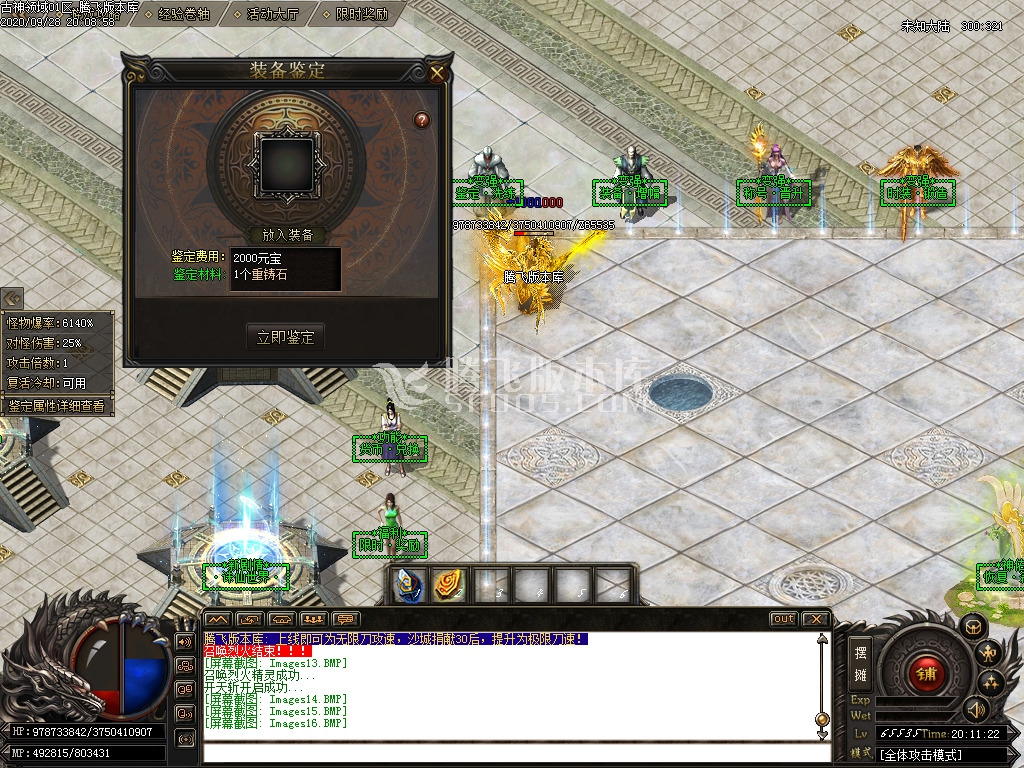This screenshot has width=1024, height=768.
Task: Select the empty equipment slot in the appraisal window
Action: 287,165
